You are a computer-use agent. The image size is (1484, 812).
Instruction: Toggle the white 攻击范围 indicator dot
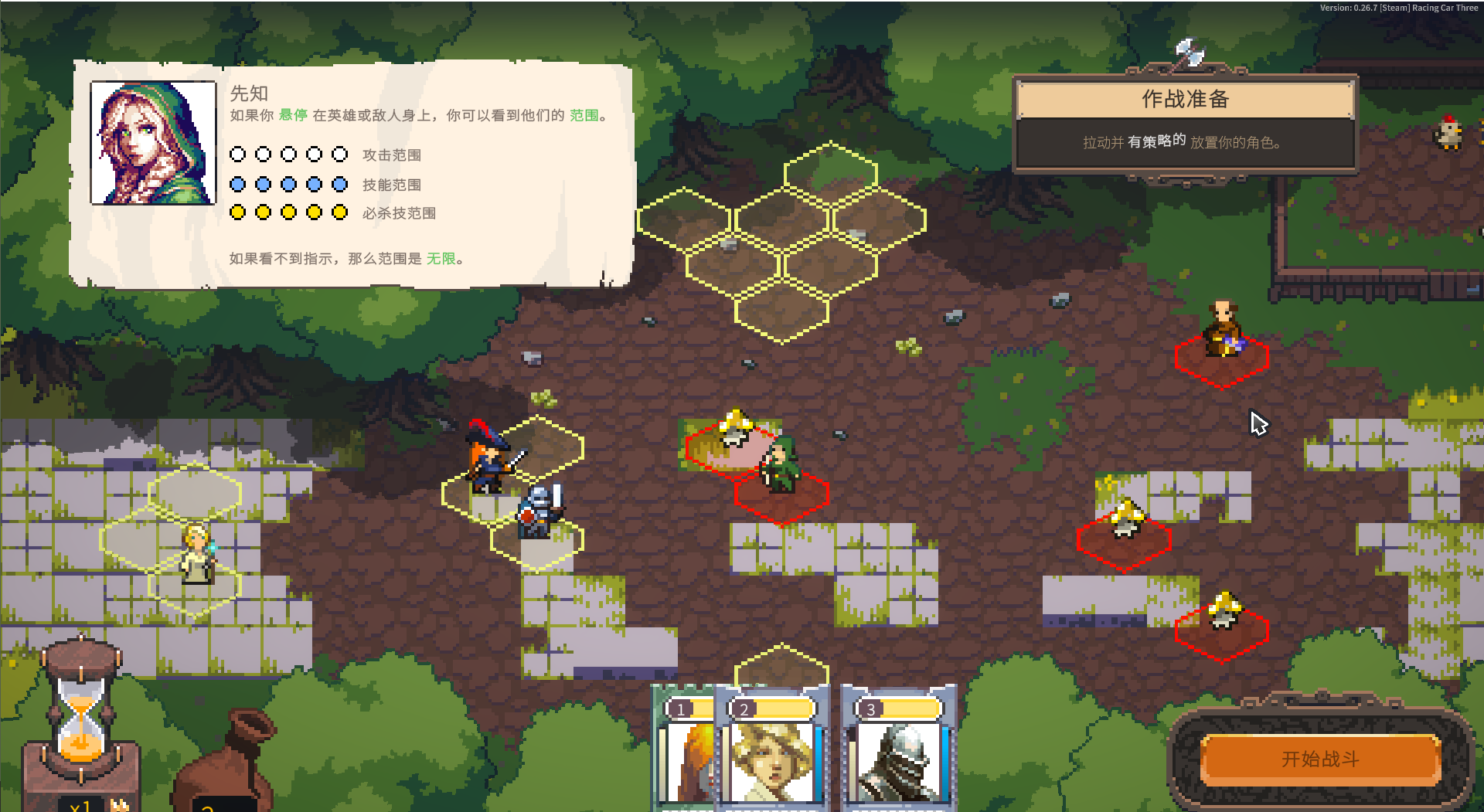pos(237,154)
